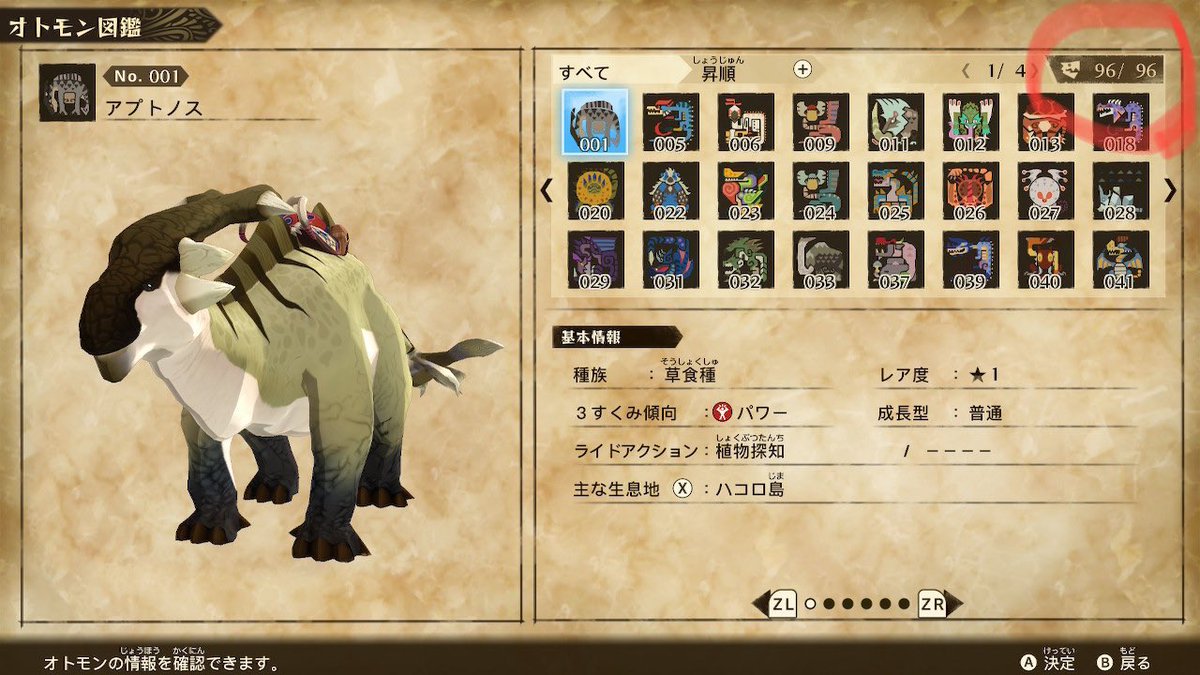Open the すべて filter selector
The image size is (1200, 675).
(585, 73)
